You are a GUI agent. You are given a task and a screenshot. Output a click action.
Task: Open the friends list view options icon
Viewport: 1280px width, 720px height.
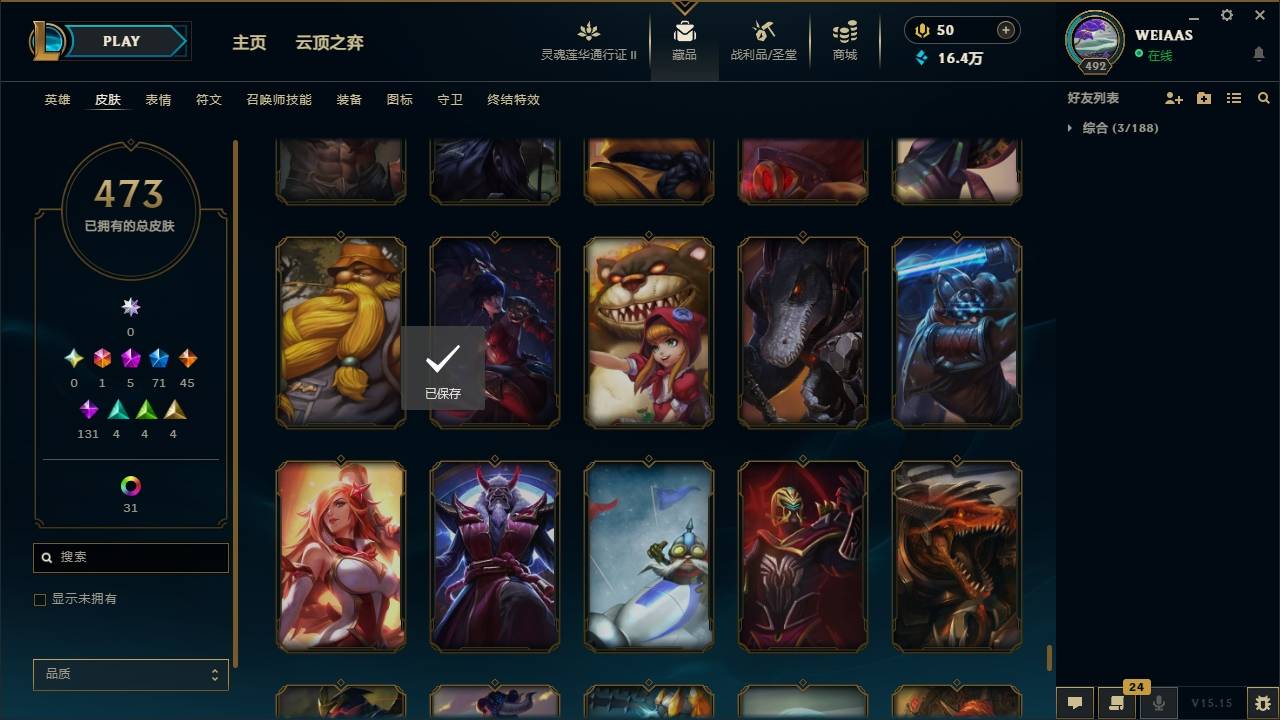coord(1234,97)
